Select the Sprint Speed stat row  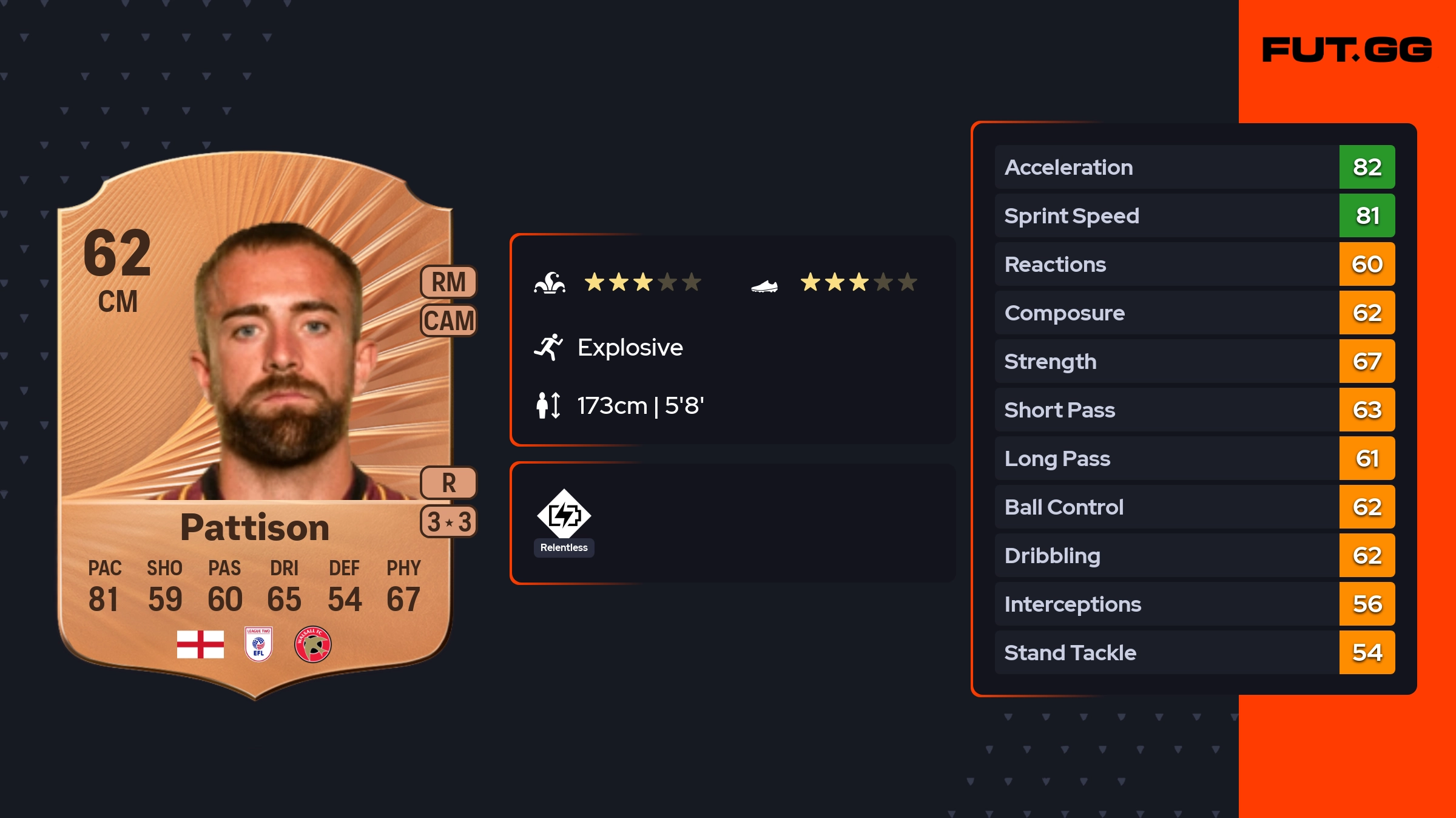click(1194, 215)
